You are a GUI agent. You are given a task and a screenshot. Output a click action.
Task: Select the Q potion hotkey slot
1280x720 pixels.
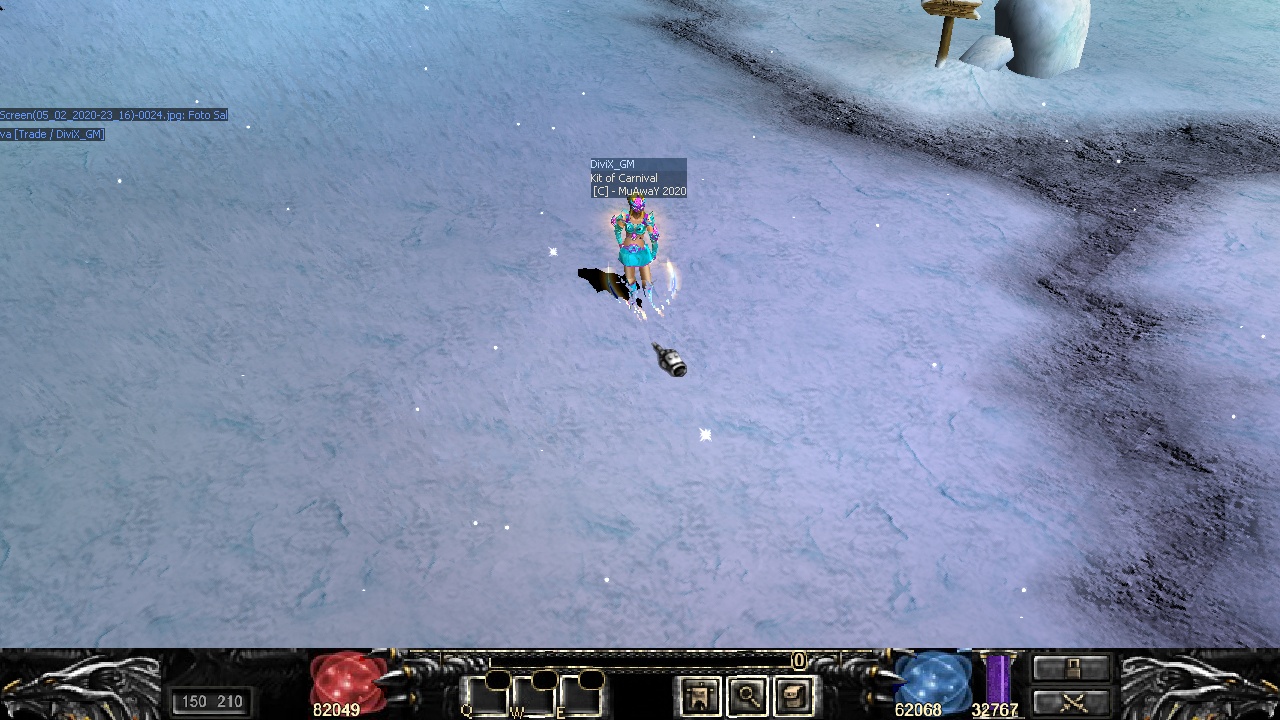[x=484, y=695]
